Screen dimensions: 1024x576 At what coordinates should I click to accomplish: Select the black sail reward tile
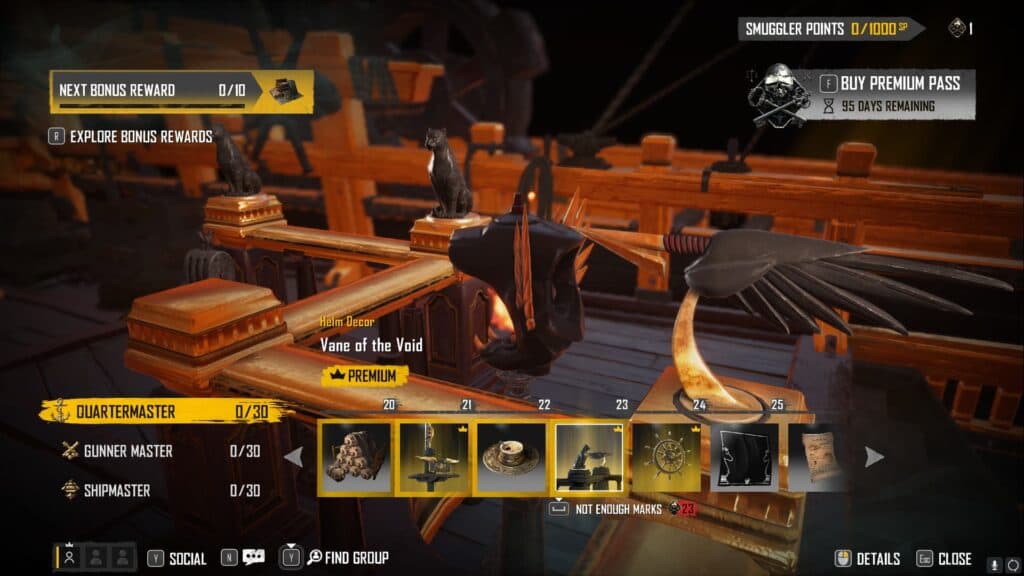(745, 457)
